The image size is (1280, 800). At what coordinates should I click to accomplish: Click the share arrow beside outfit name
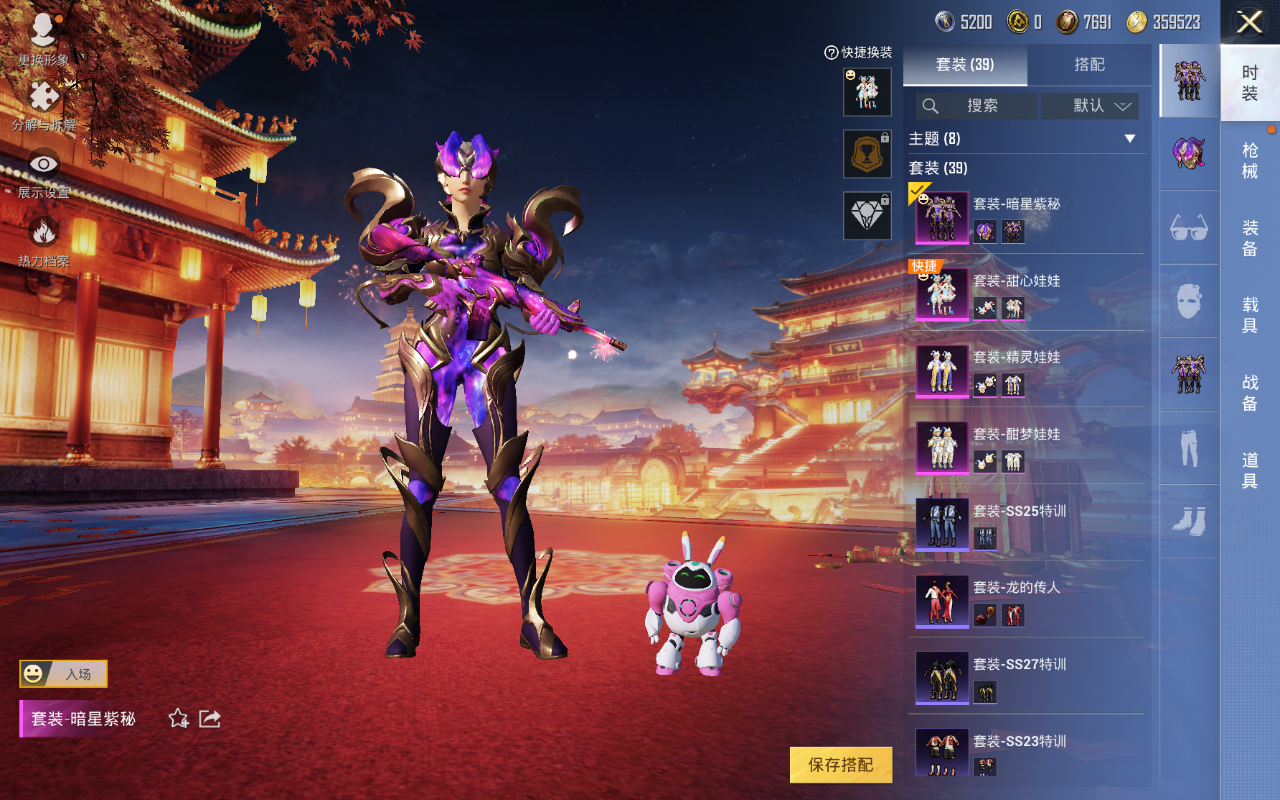[210, 718]
